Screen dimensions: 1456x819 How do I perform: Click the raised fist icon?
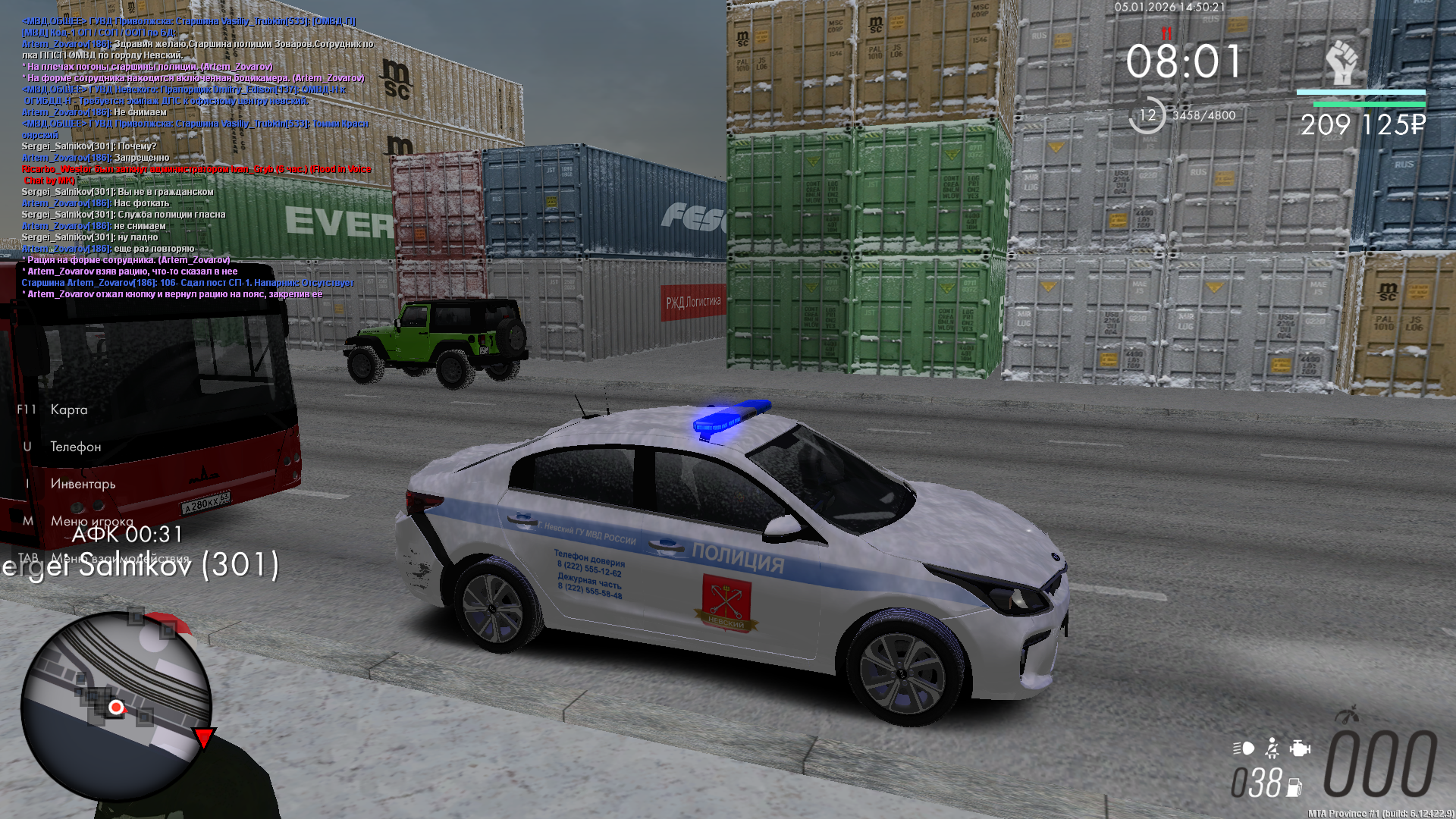coord(1341,63)
